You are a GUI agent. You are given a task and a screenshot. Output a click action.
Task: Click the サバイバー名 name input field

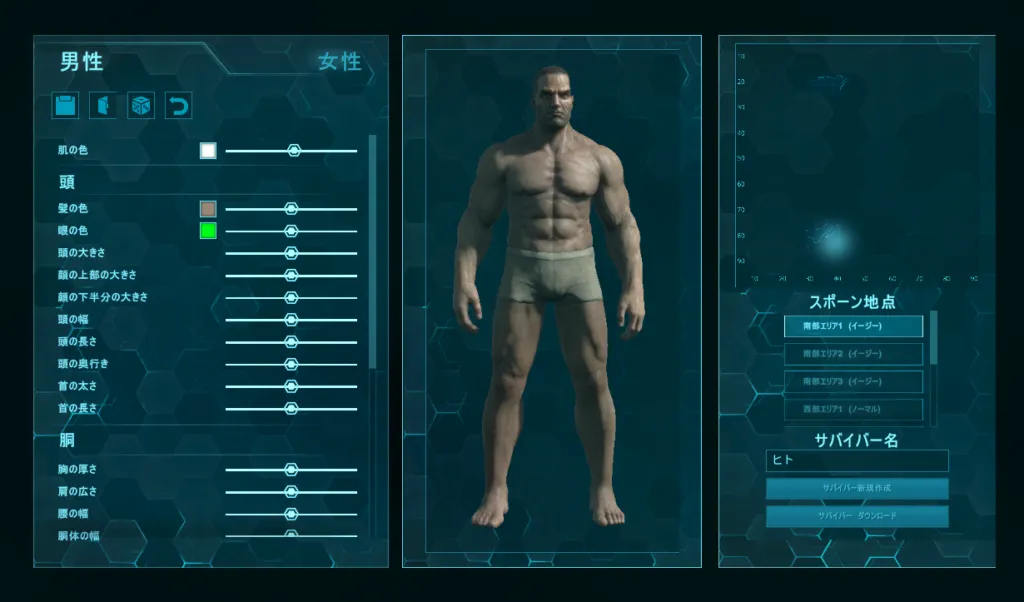856,461
